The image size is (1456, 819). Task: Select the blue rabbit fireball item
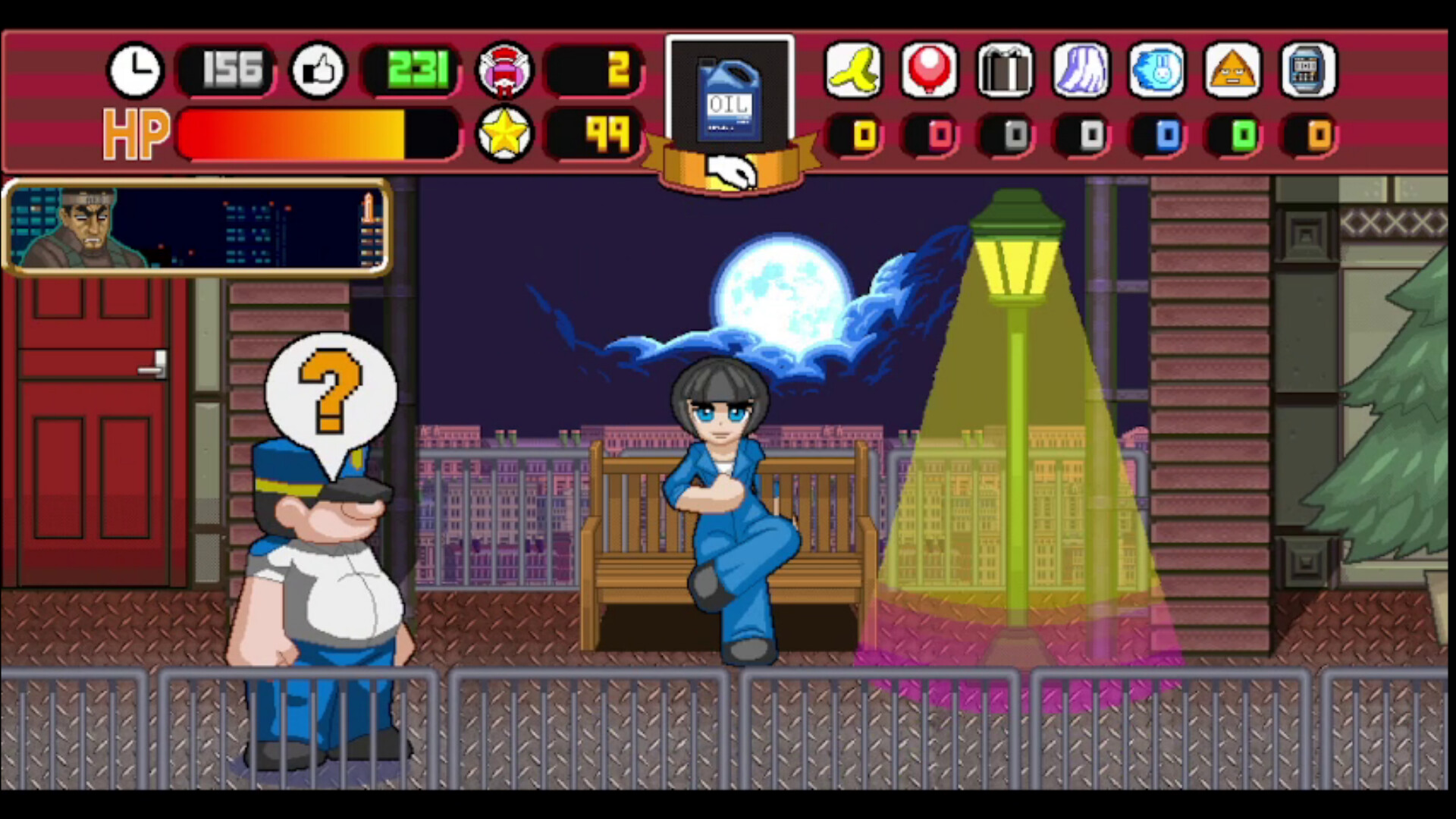point(1157,71)
